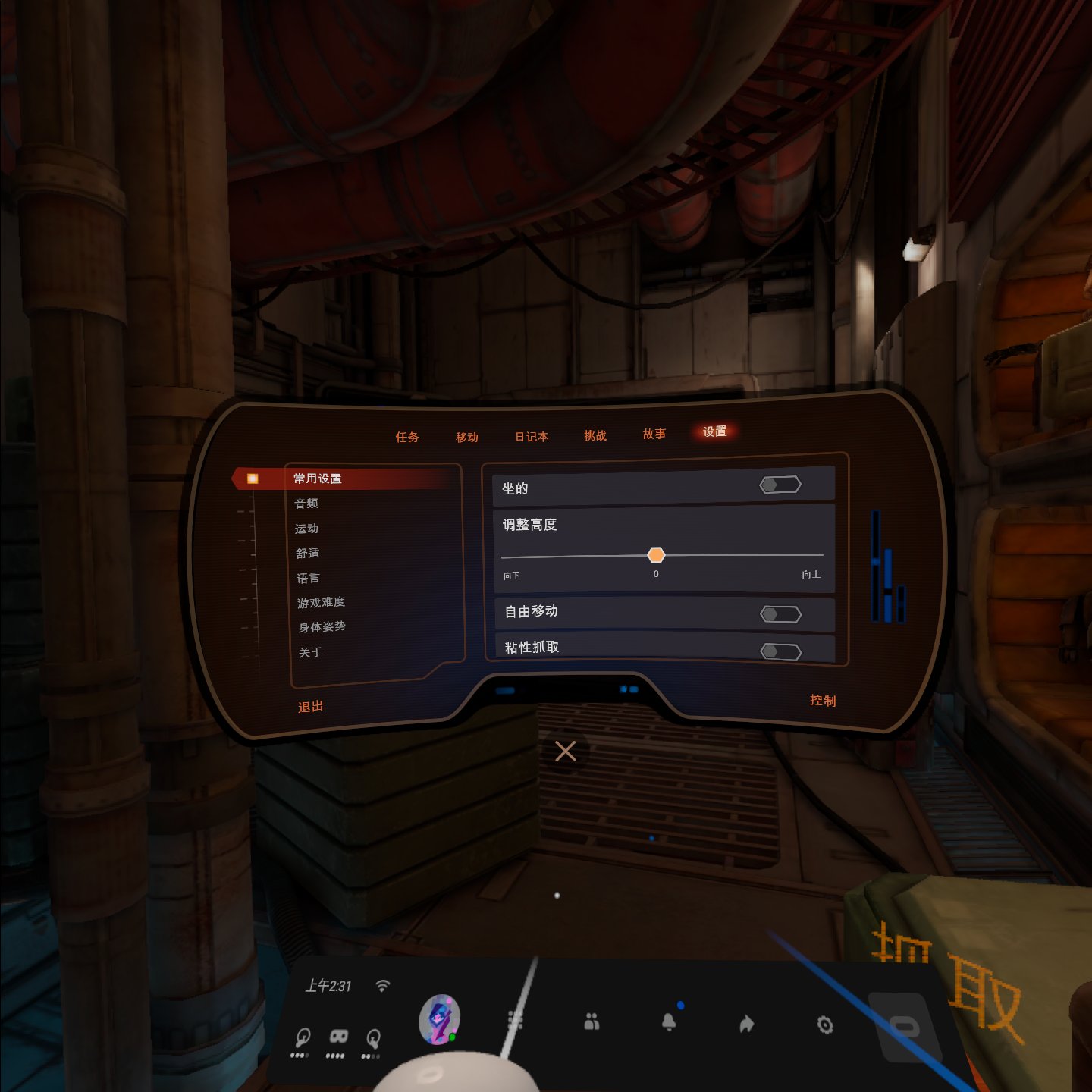Open the 游戏难度 settings section
The image size is (1092, 1092).
click(x=321, y=602)
